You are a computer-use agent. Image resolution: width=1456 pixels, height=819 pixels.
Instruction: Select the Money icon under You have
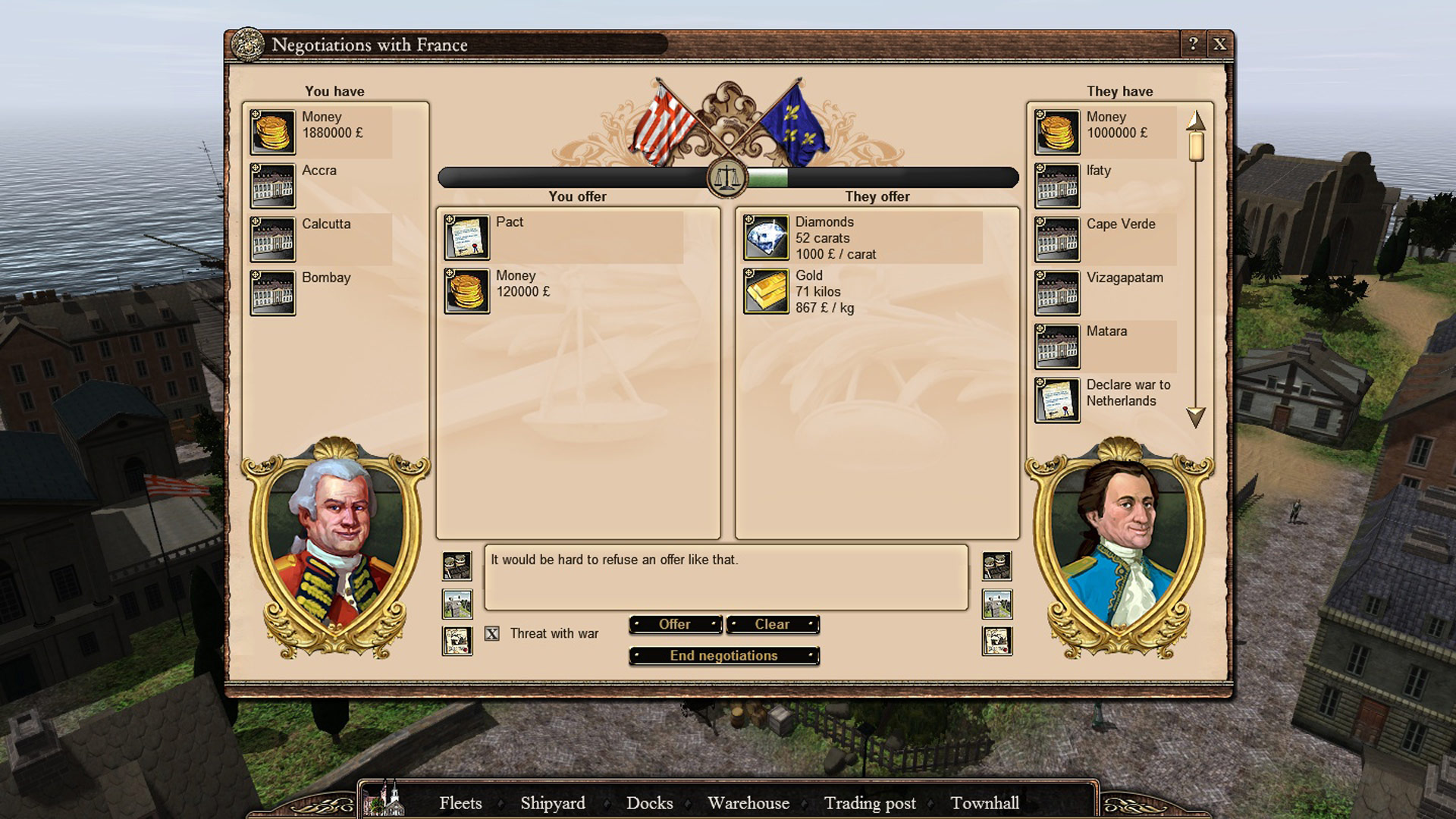(x=272, y=130)
